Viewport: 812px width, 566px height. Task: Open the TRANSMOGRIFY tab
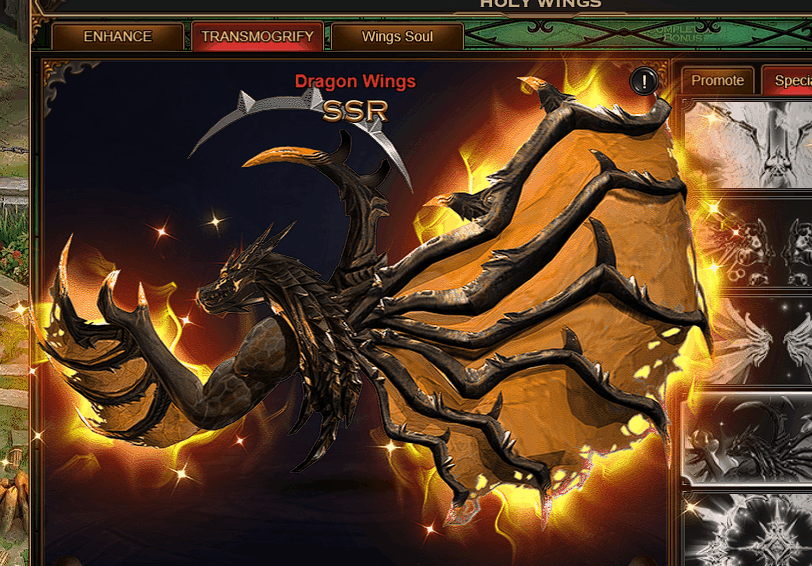click(257, 37)
